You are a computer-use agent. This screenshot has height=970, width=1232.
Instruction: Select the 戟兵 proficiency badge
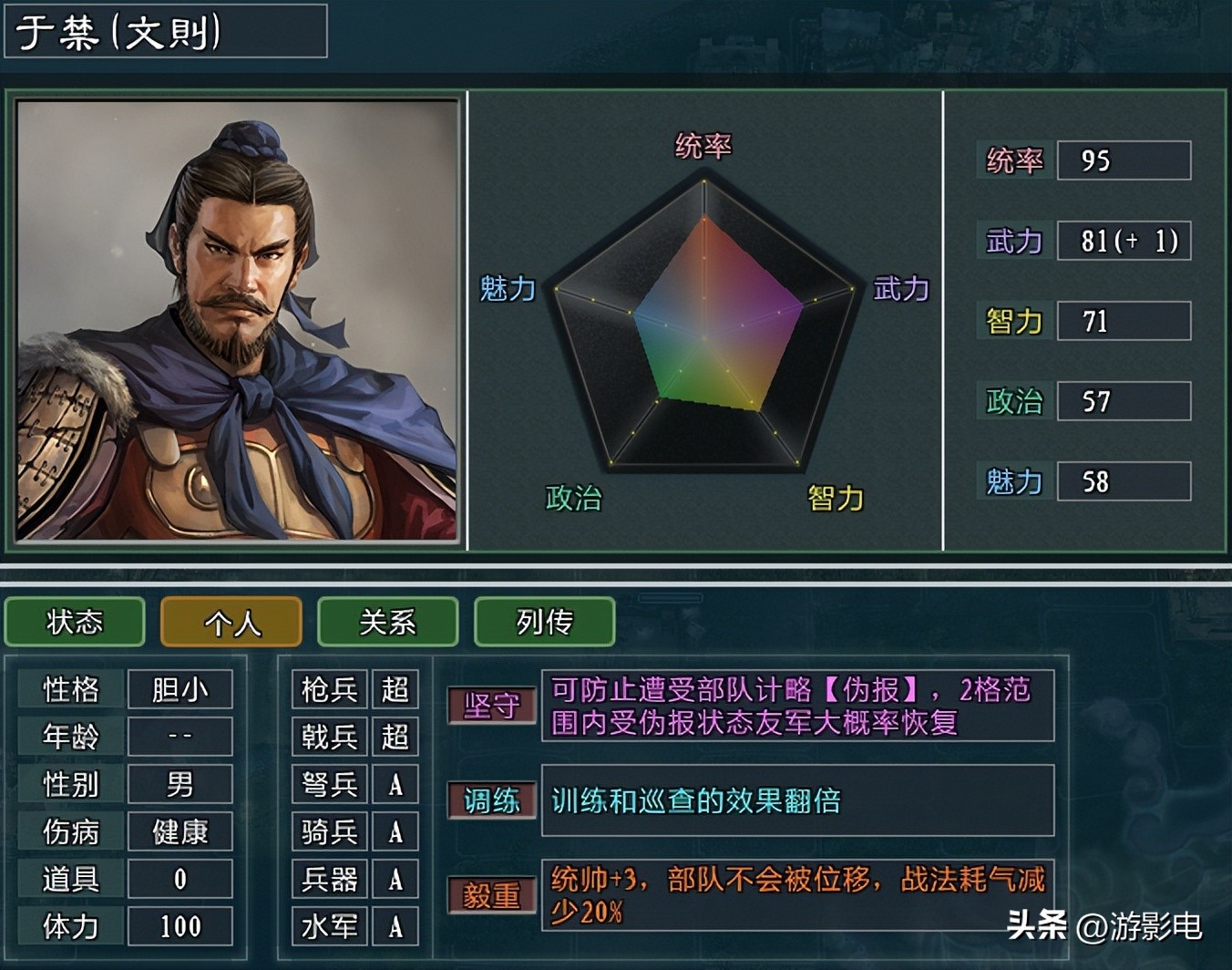point(395,737)
